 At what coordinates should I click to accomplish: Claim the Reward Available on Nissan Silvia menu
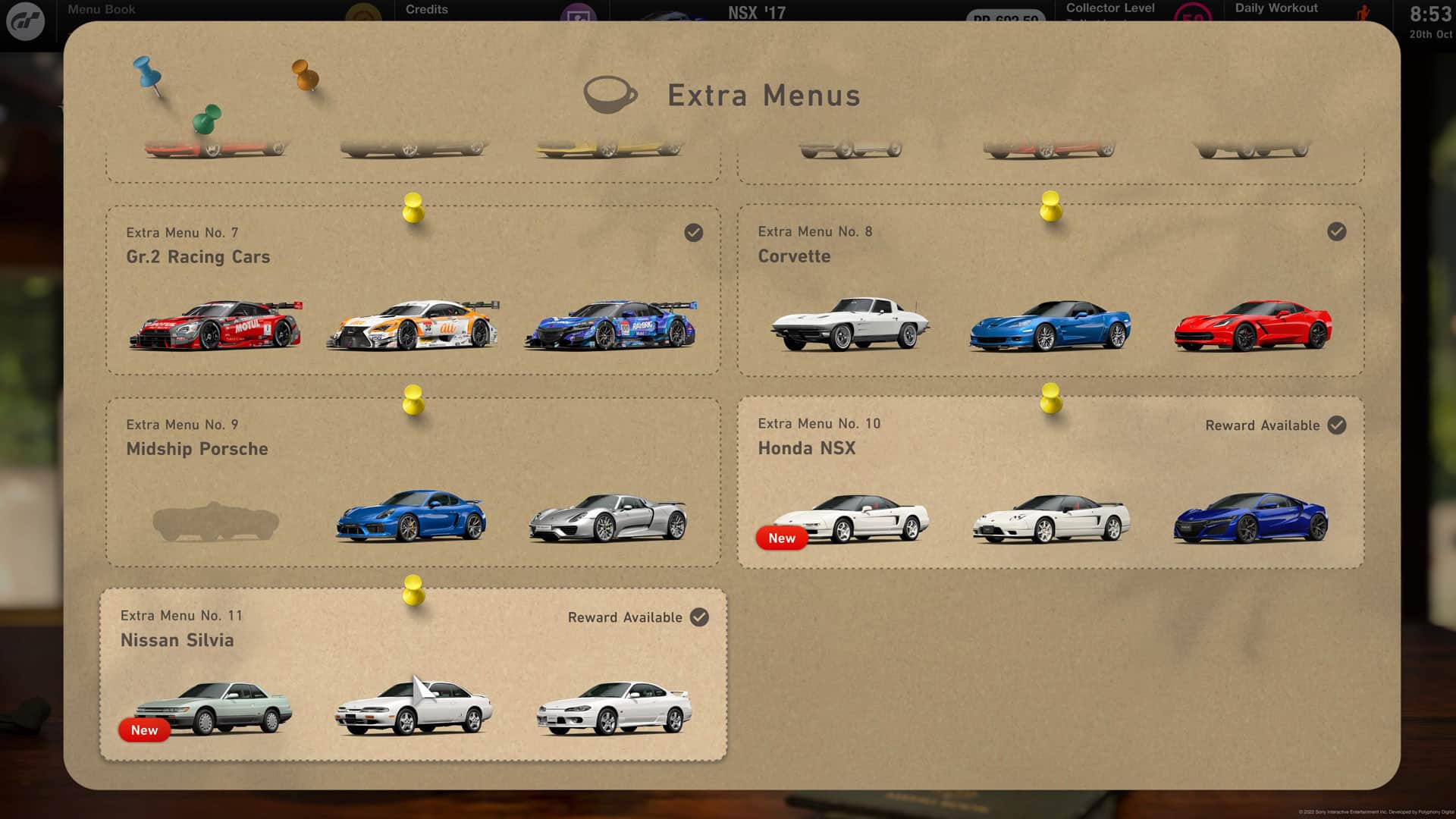point(625,617)
